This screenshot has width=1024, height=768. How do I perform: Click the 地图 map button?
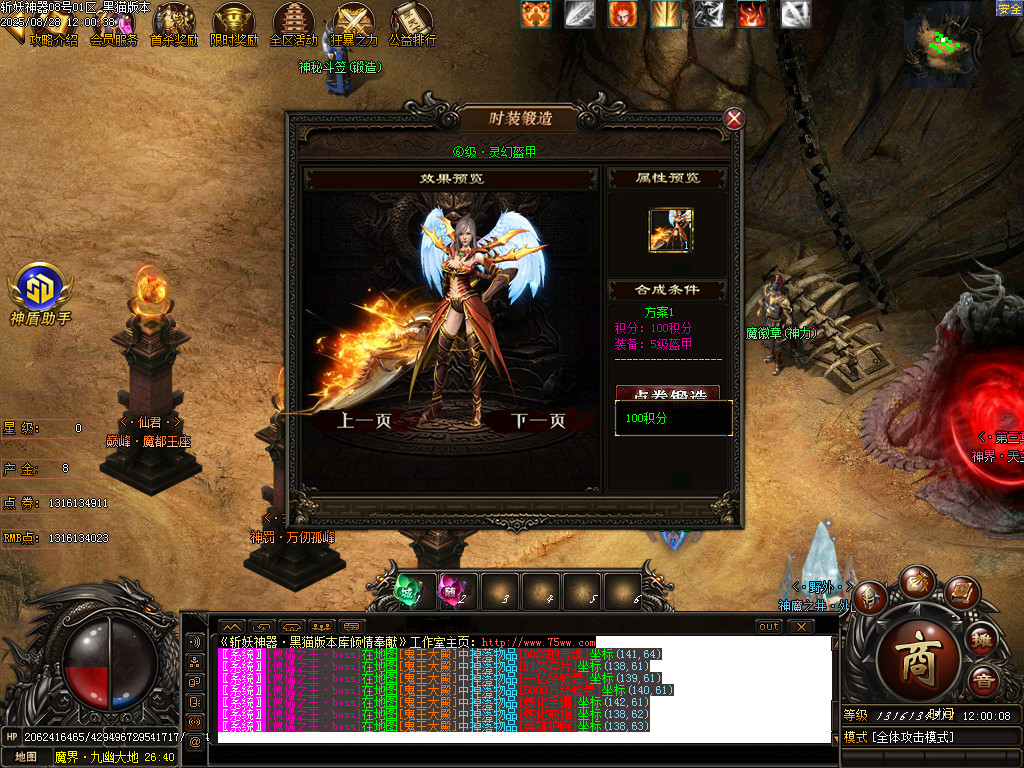(x=26, y=757)
